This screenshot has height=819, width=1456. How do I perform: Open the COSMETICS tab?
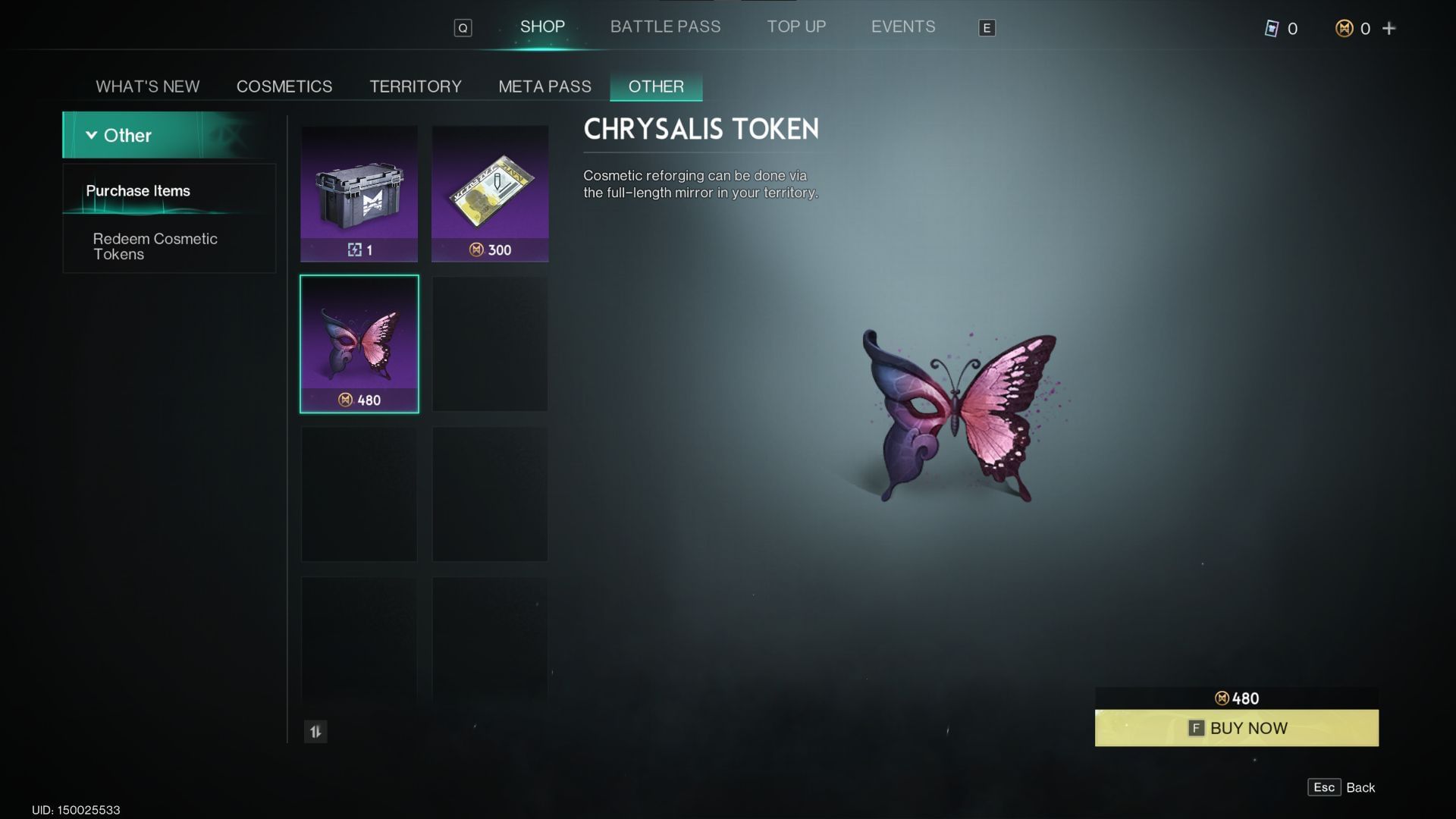pyautogui.click(x=284, y=86)
